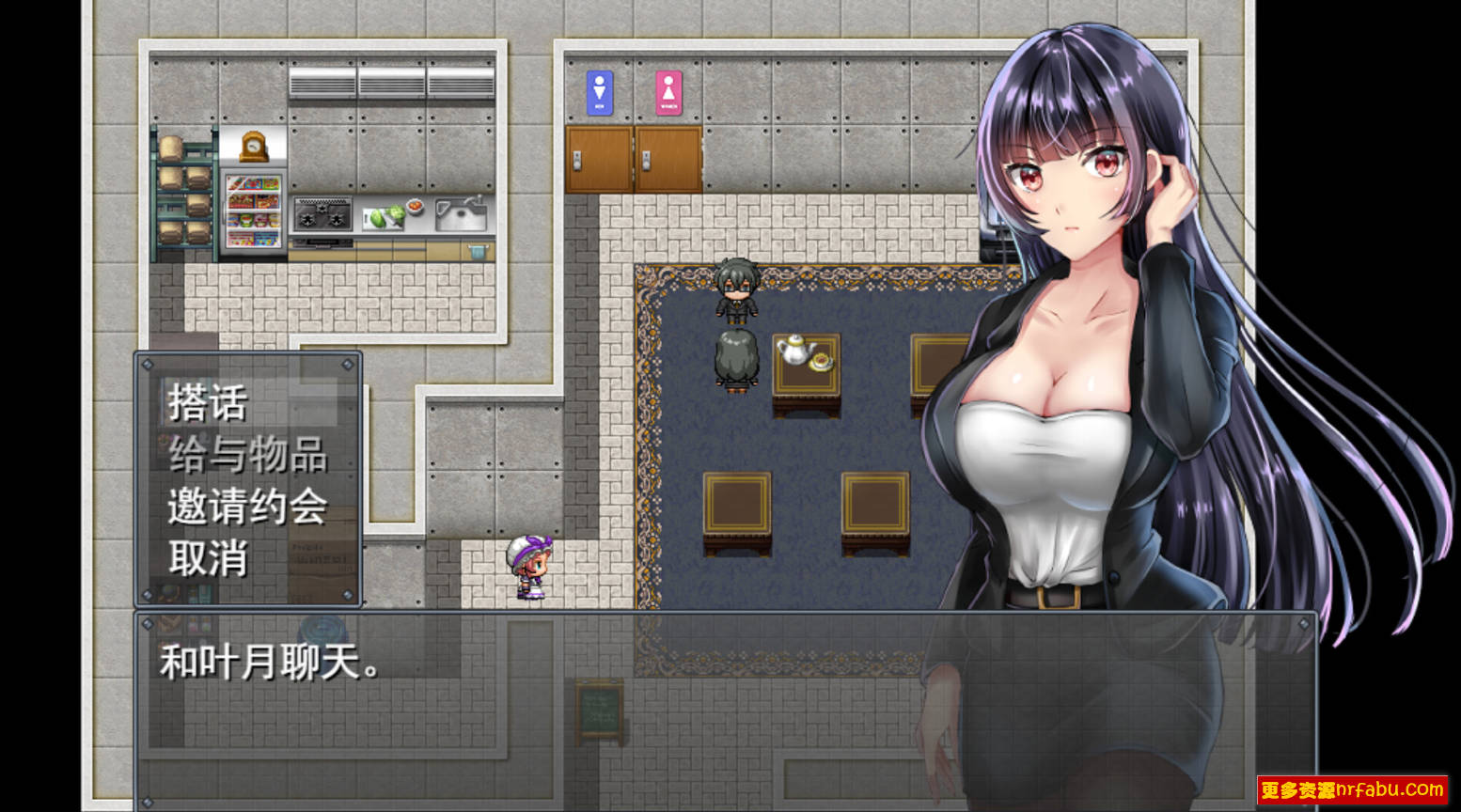This screenshot has width=1461, height=812.
Task: Click the refrigerator sprite in the kitchen
Action: click(252, 209)
